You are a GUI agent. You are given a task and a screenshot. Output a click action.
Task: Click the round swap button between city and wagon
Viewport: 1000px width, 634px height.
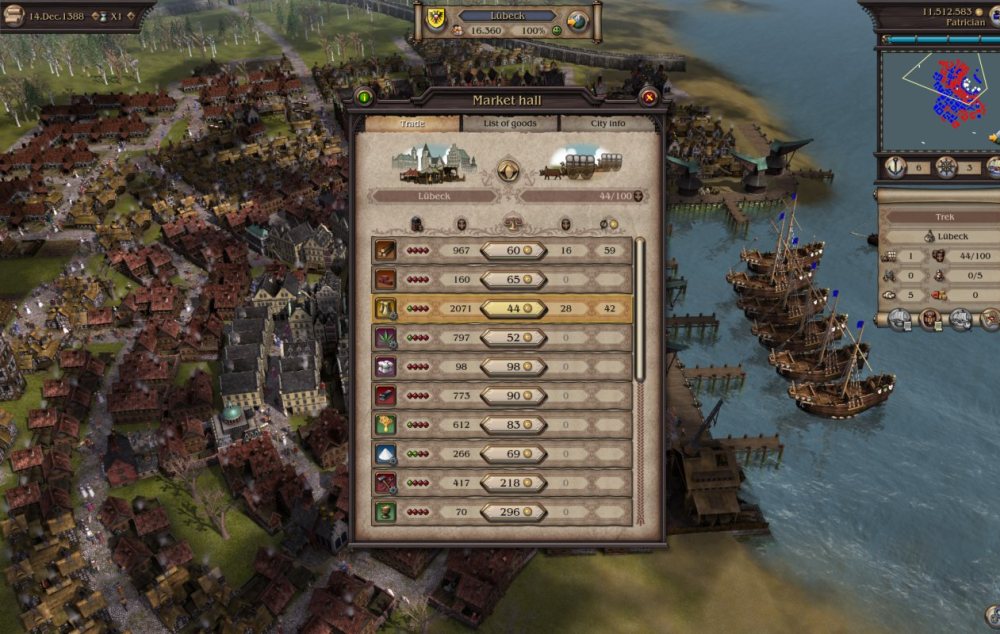(508, 170)
